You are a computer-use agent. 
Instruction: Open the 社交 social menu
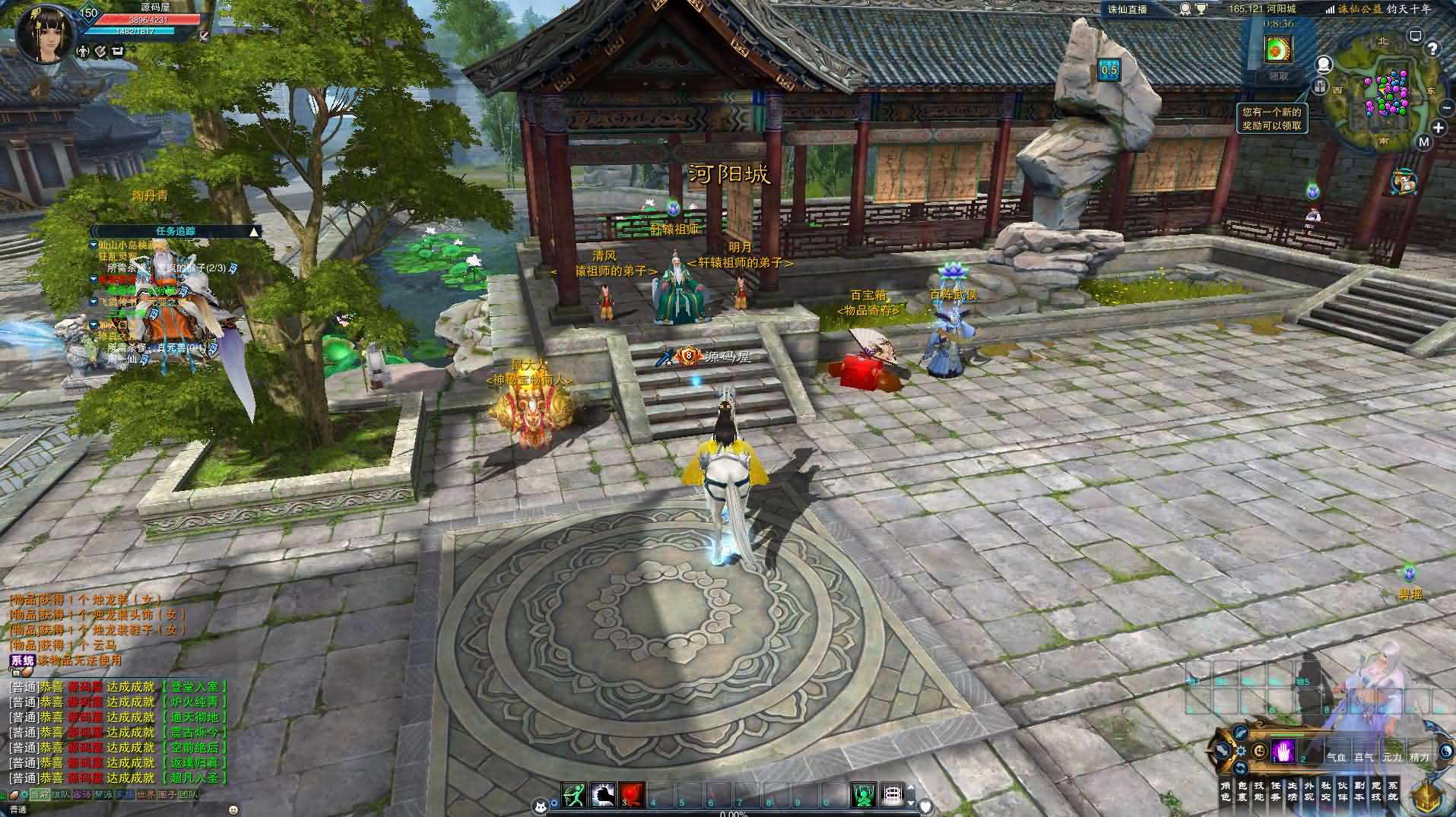point(1326,791)
